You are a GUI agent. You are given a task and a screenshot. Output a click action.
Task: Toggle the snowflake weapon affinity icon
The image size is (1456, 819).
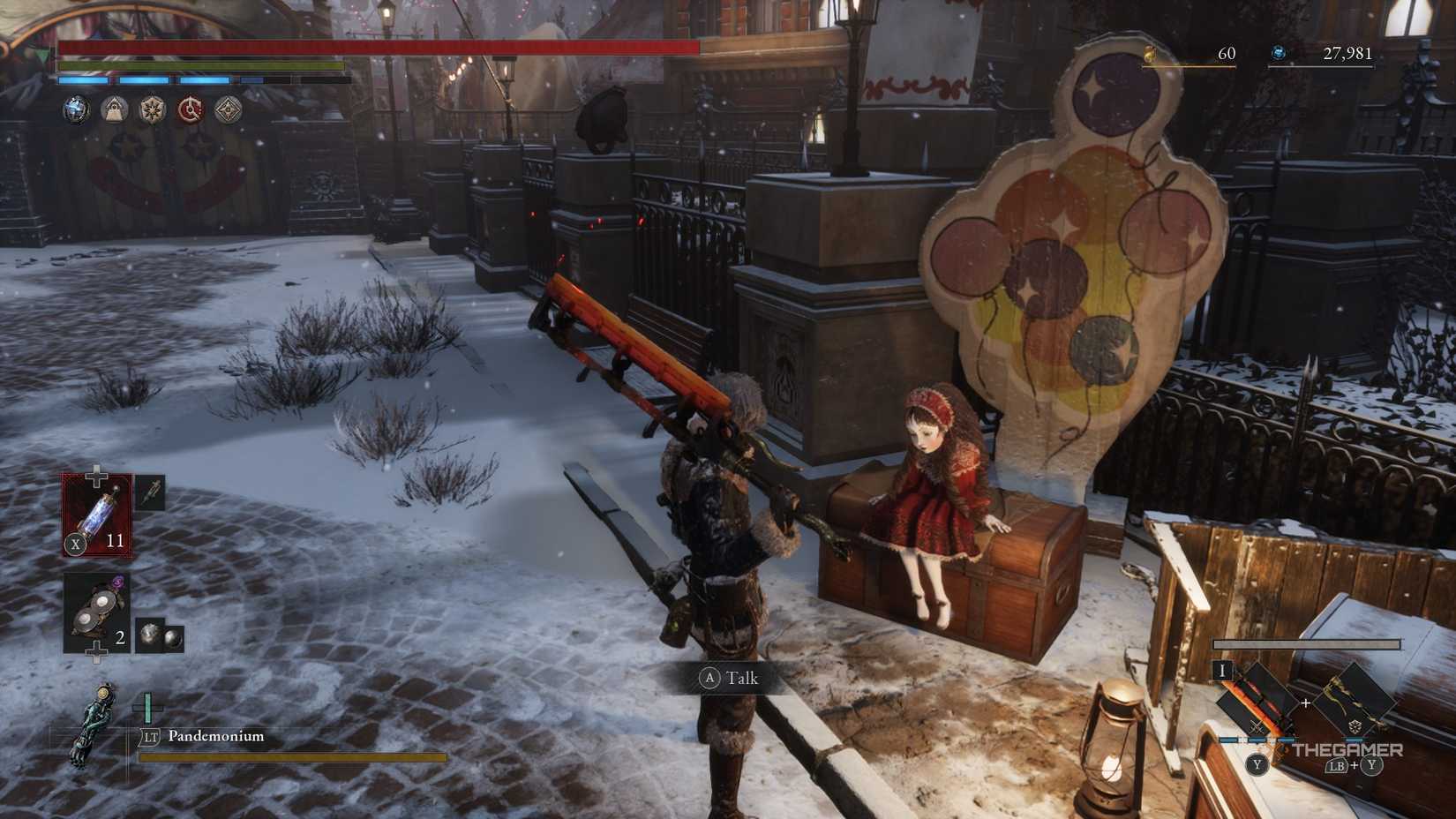coord(1355,726)
